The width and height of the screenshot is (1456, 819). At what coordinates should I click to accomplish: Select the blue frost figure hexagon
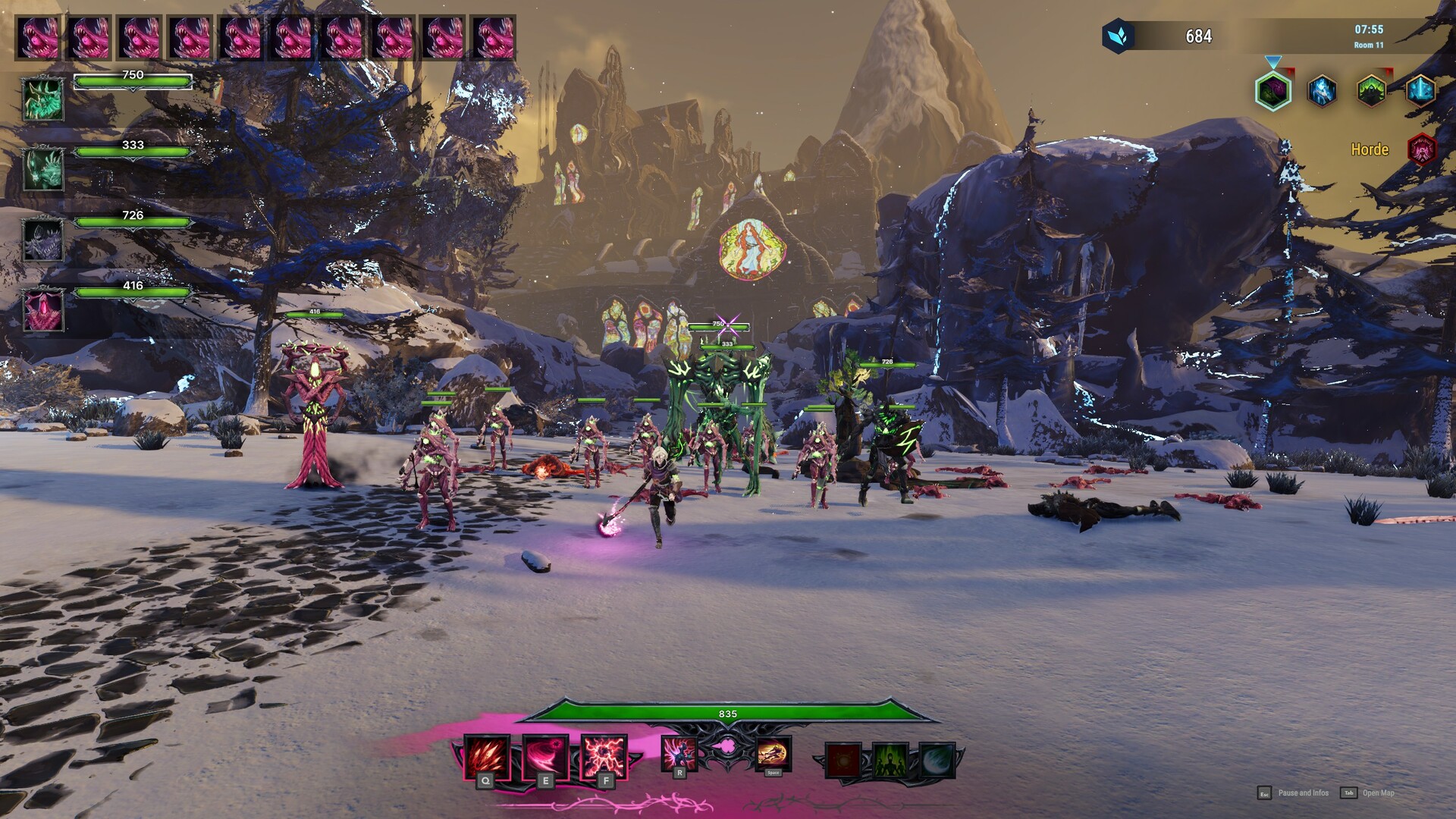1322,91
